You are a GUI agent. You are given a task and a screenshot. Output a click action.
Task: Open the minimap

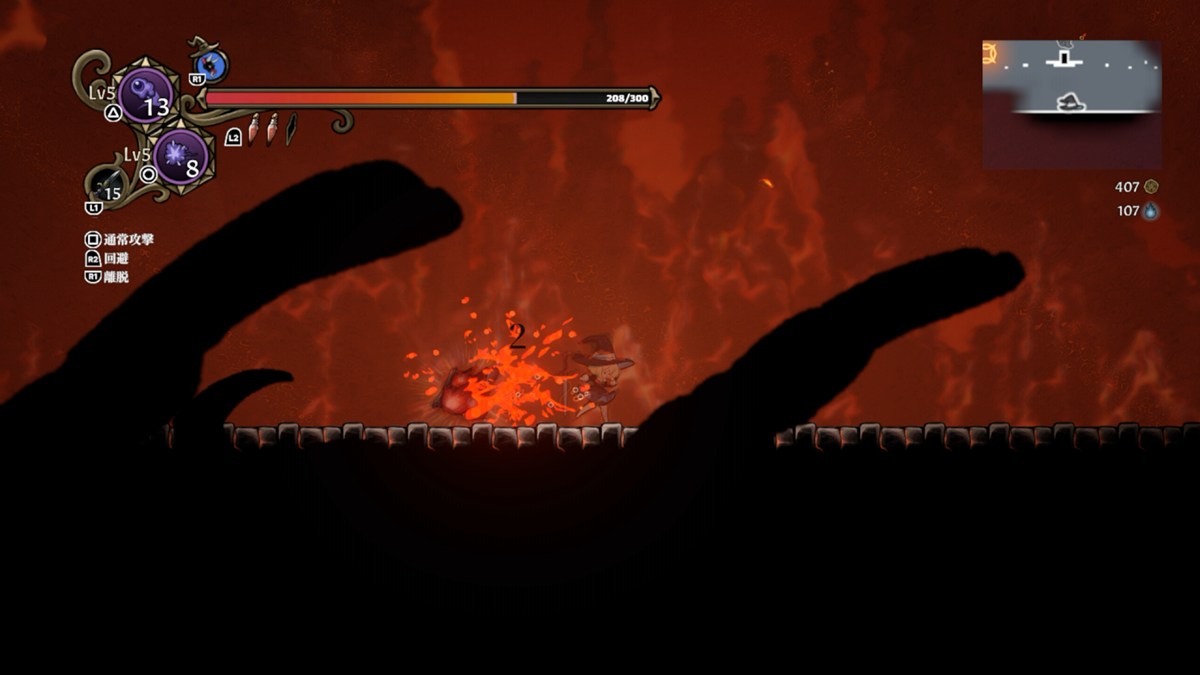point(1071,104)
